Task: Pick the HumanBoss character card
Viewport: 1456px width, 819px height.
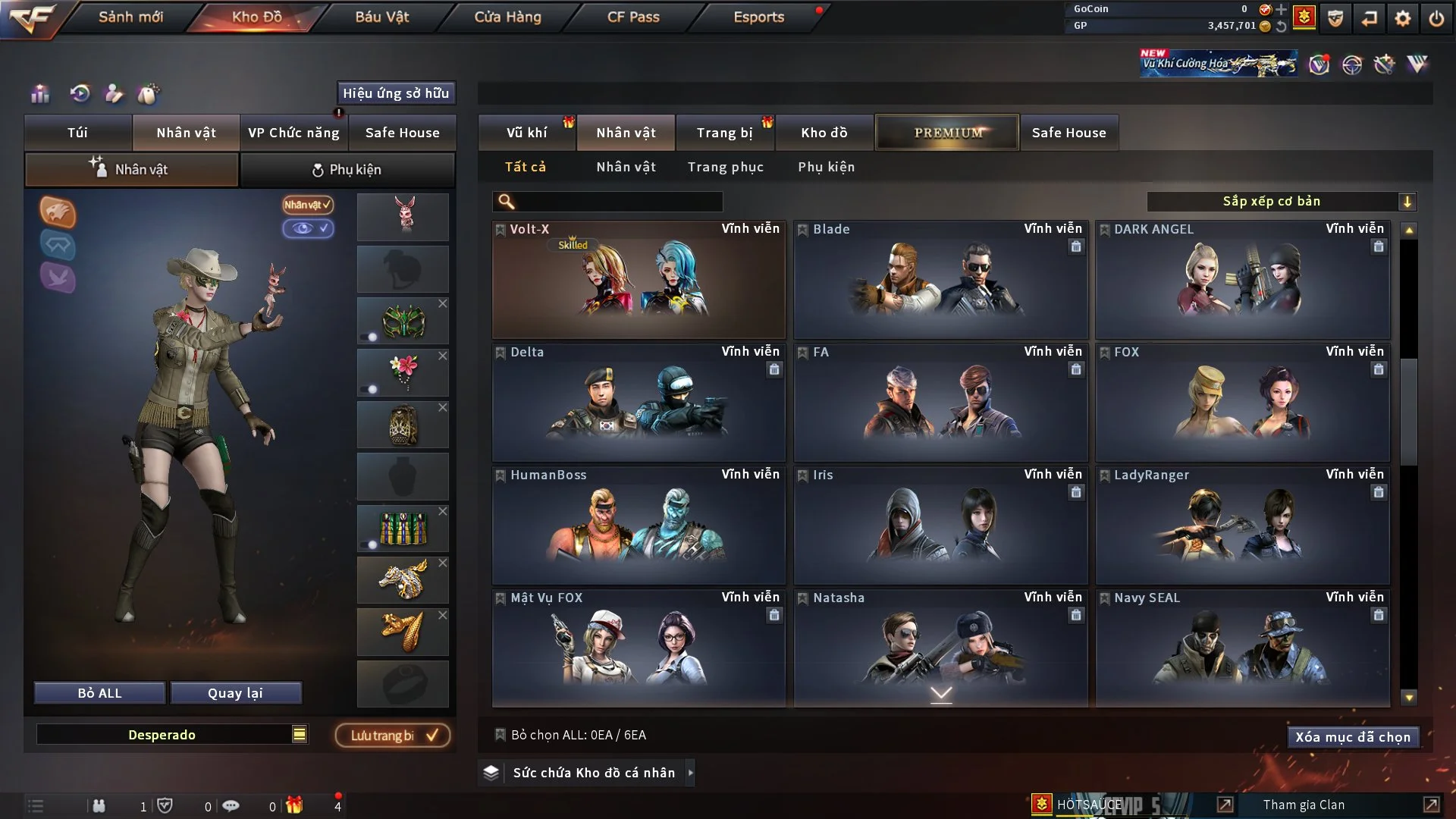Action: 639,526
